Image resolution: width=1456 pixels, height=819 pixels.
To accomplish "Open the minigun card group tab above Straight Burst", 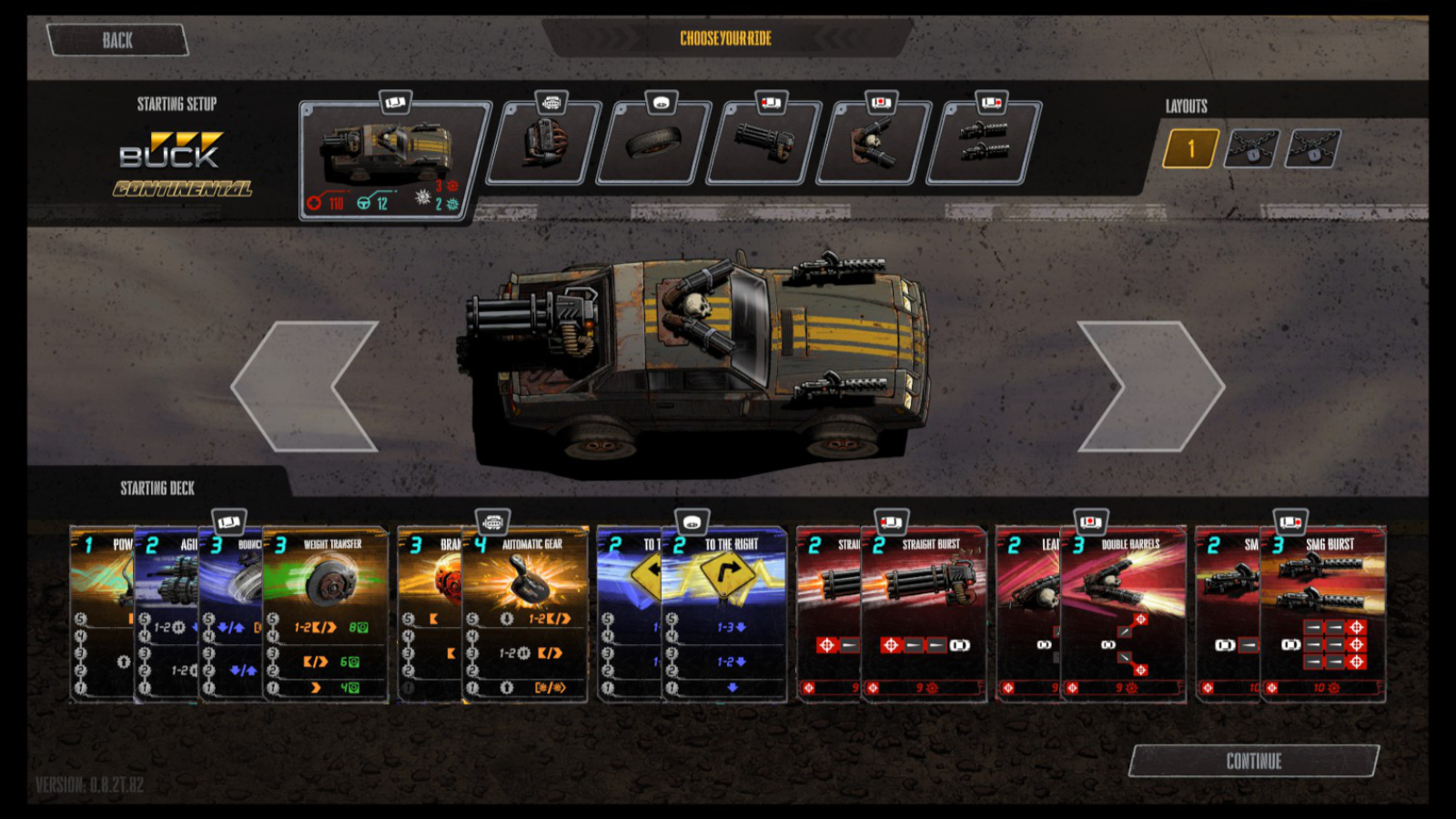I will coord(890,520).
